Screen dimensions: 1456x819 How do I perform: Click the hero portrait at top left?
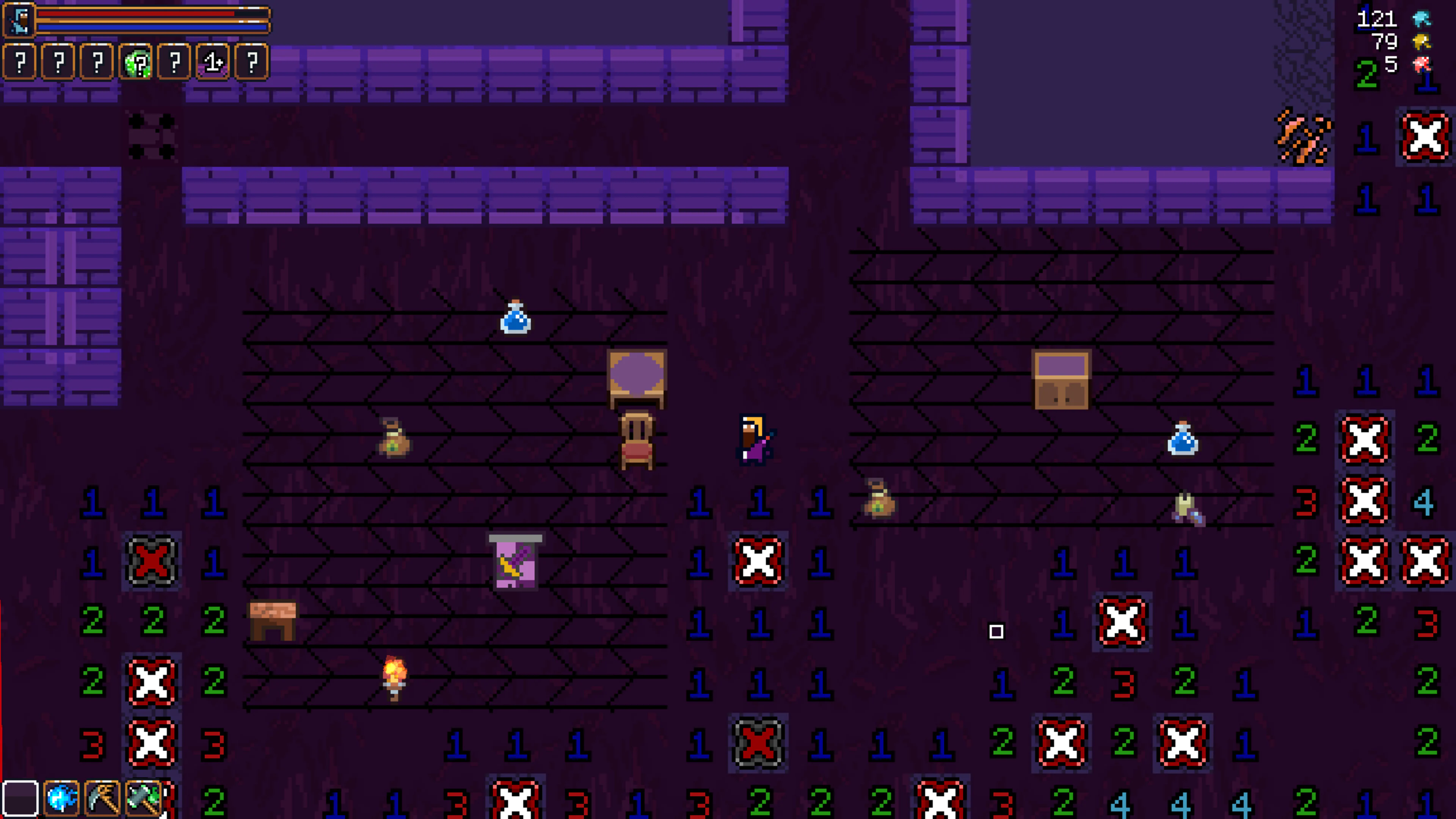point(19,19)
